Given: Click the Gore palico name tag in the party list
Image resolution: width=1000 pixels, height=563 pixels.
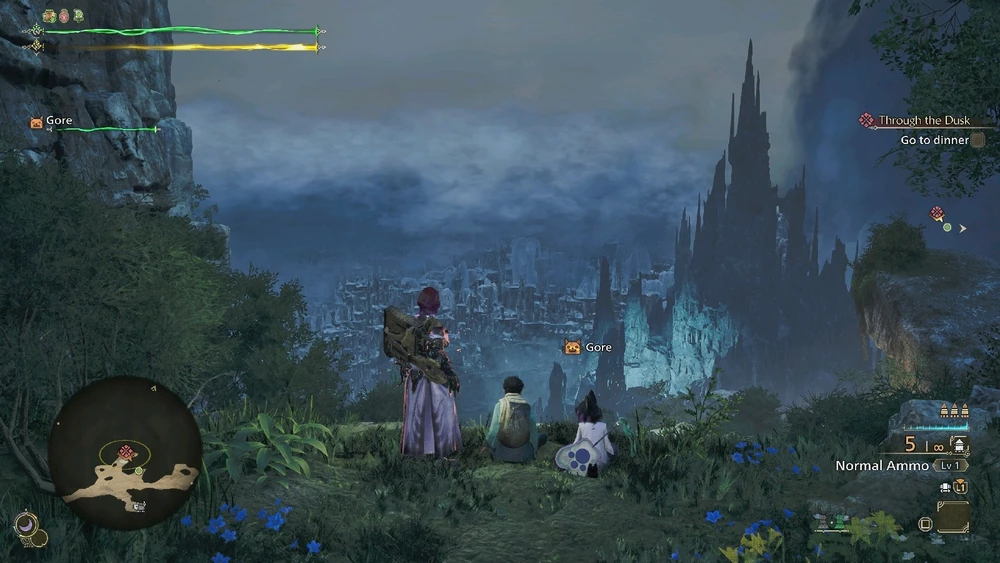Looking at the screenshot, I should click(x=52, y=121).
